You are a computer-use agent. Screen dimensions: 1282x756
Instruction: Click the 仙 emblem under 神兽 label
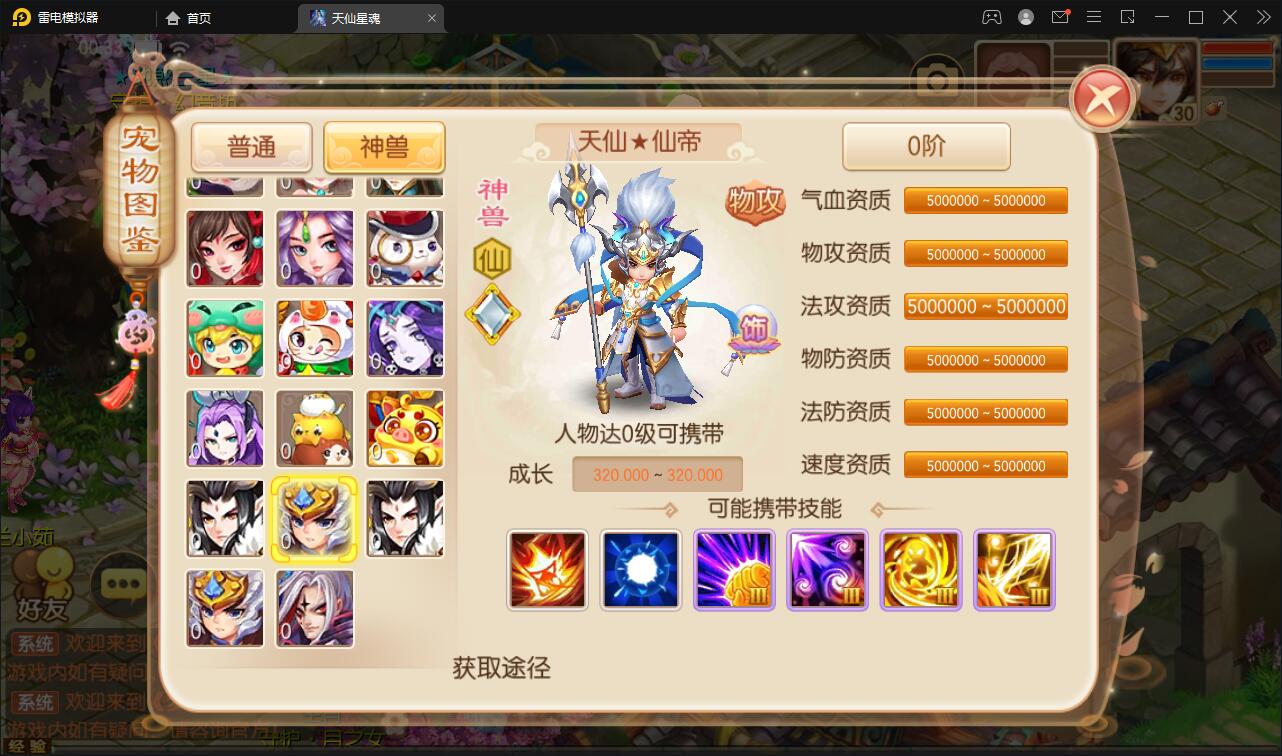tap(492, 257)
